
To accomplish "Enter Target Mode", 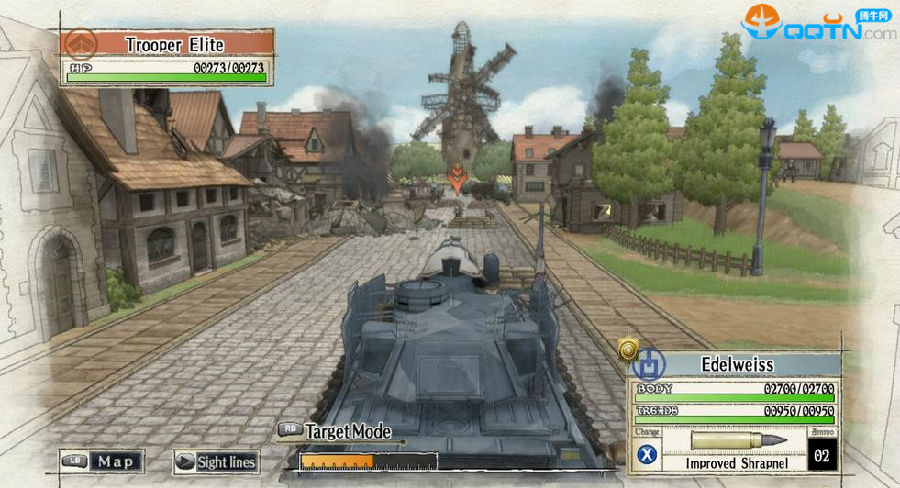I will pyautogui.click(x=334, y=432).
